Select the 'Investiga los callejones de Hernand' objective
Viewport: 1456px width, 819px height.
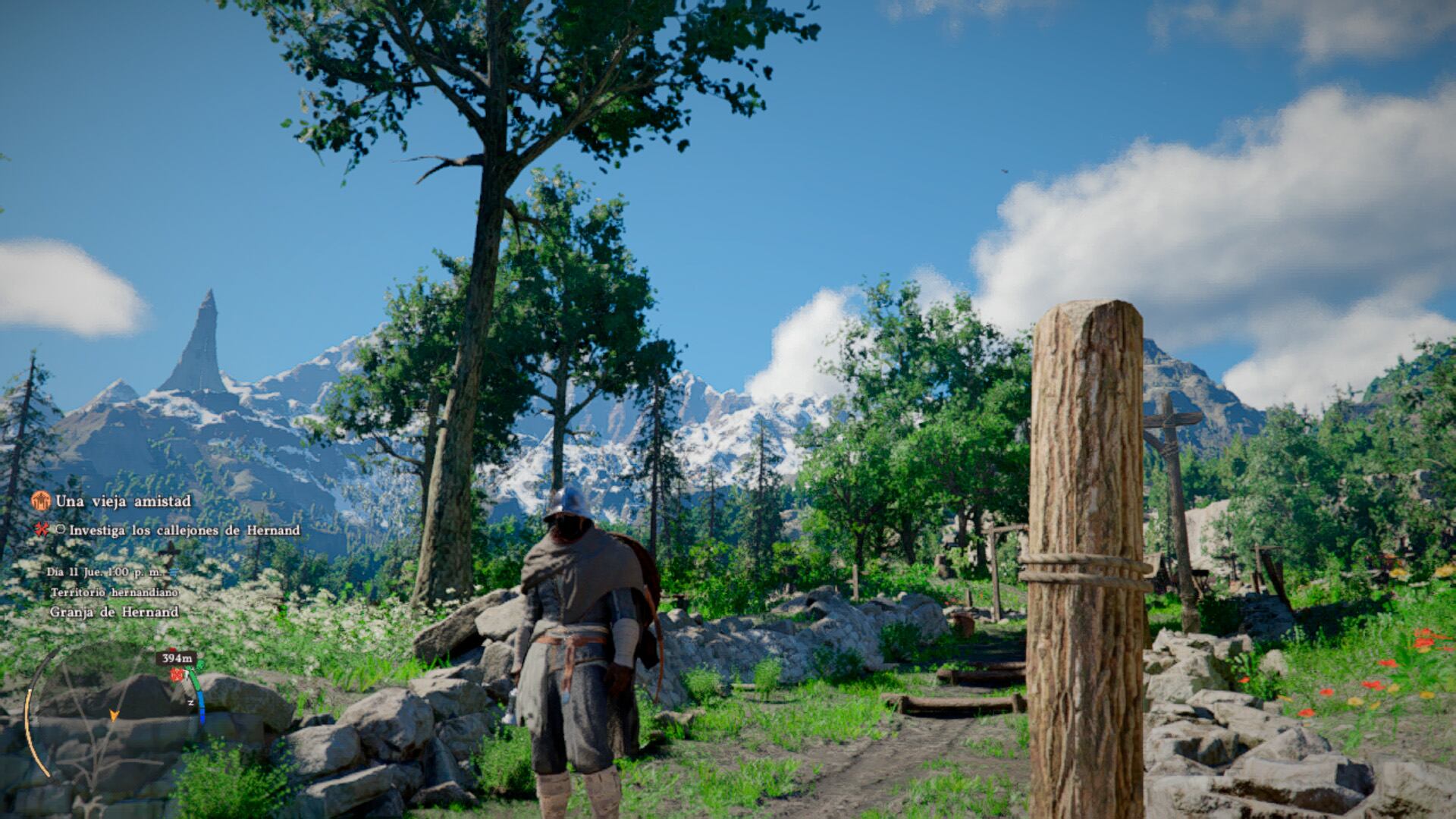click(184, 530)
